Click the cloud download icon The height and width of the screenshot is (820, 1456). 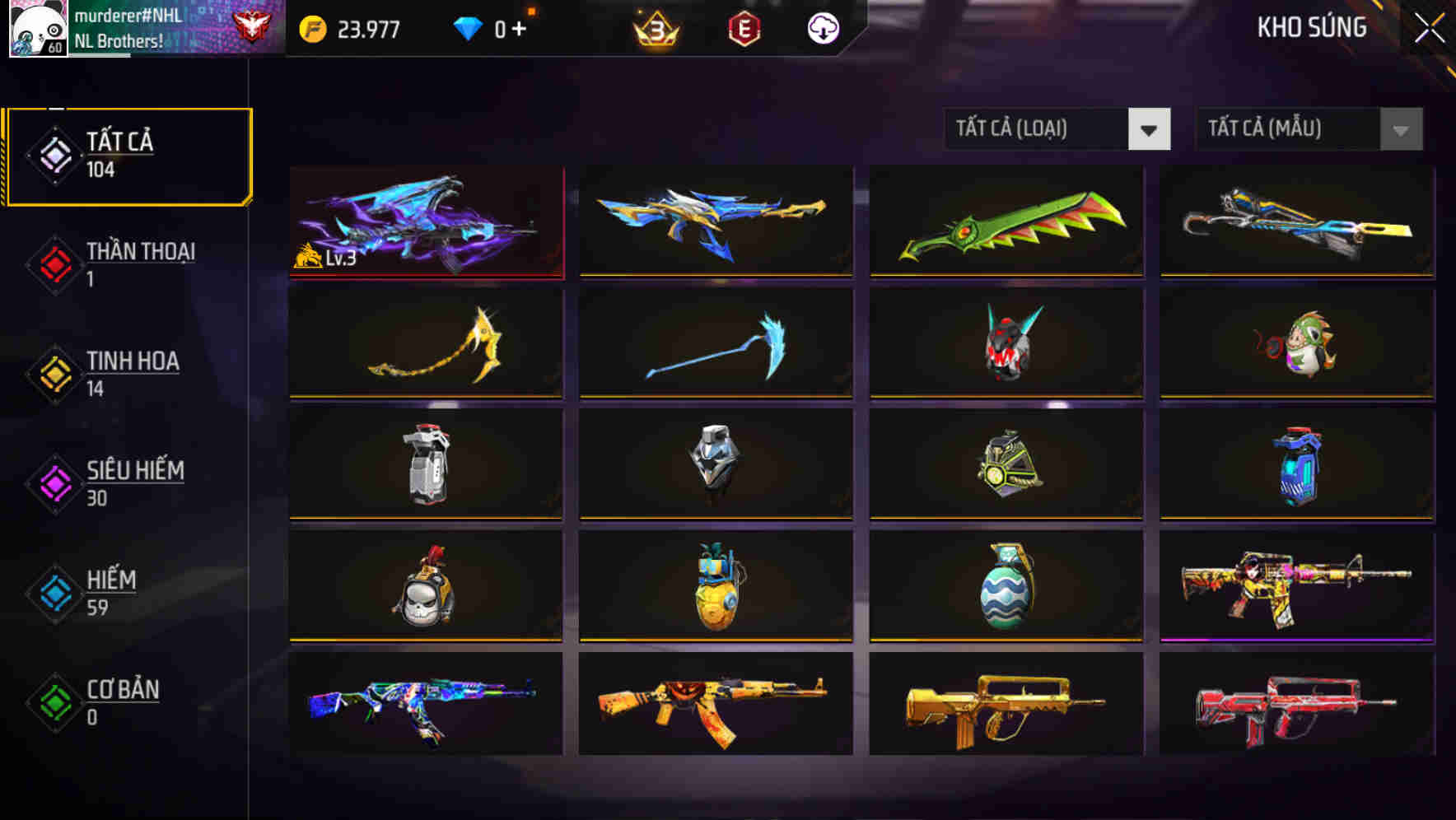click(822, 27)
